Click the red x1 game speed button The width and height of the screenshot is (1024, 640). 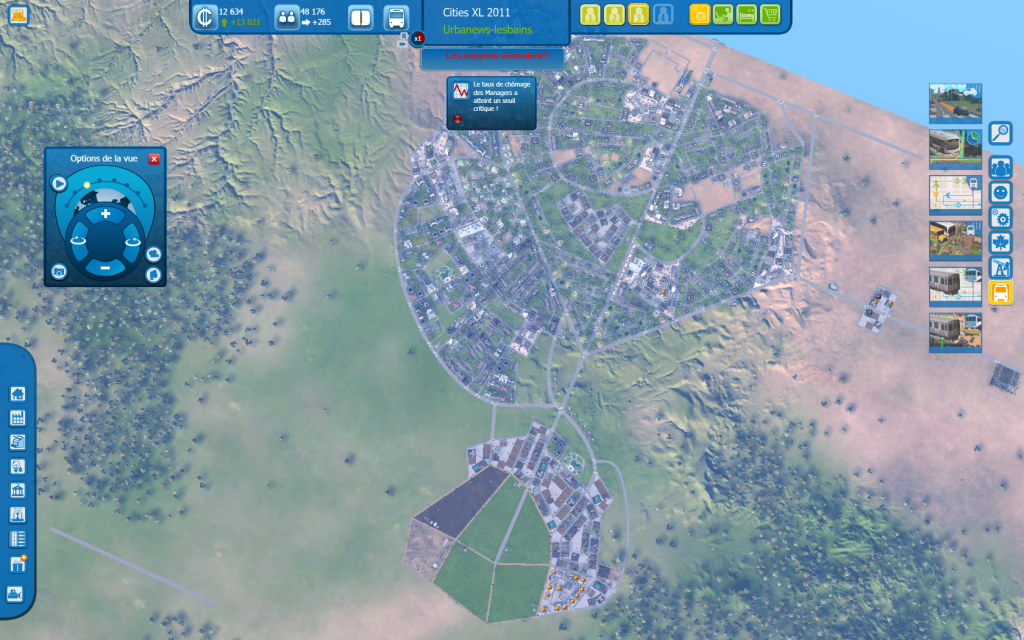(418, 38)
